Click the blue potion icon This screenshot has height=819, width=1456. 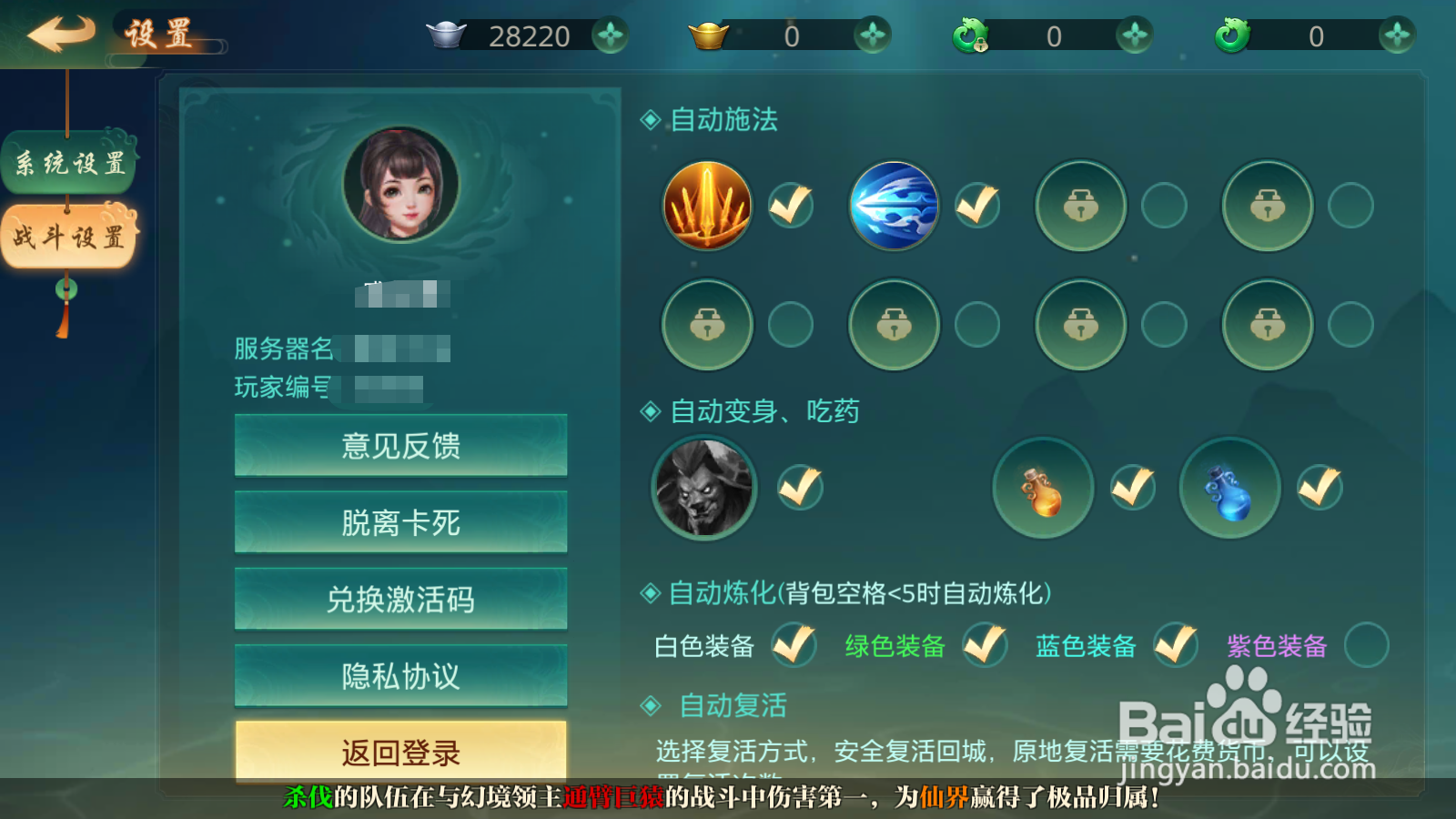click(x=1229, y=488)
